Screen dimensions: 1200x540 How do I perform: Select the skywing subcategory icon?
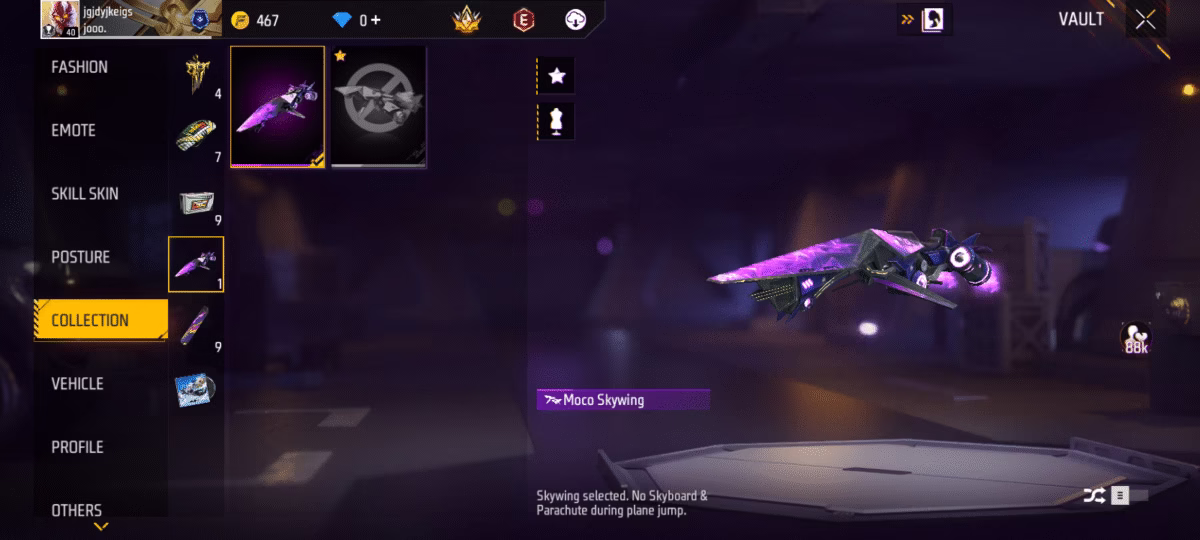(196, 264)
